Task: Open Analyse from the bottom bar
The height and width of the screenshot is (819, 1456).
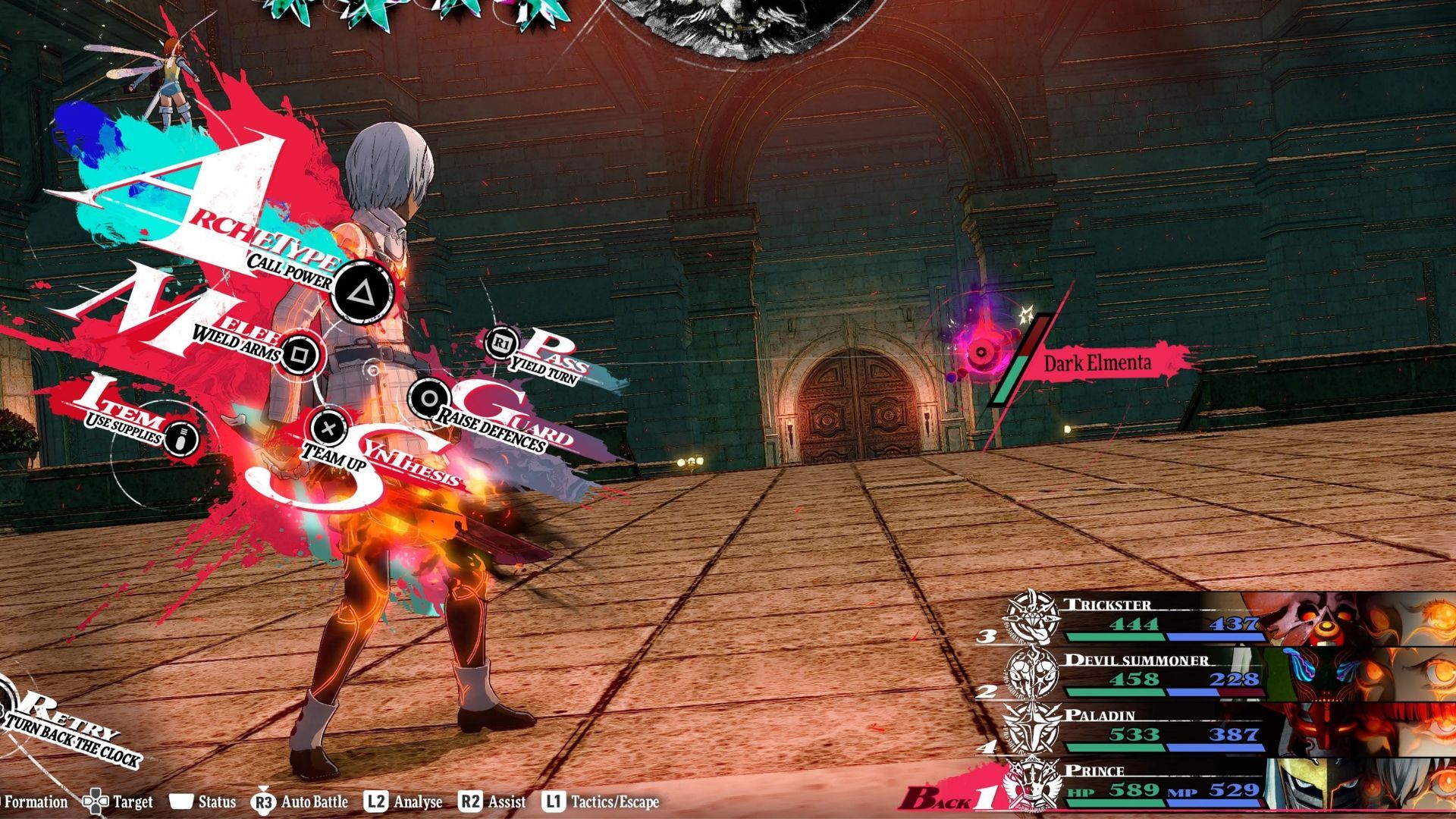Action: (403, 802)
